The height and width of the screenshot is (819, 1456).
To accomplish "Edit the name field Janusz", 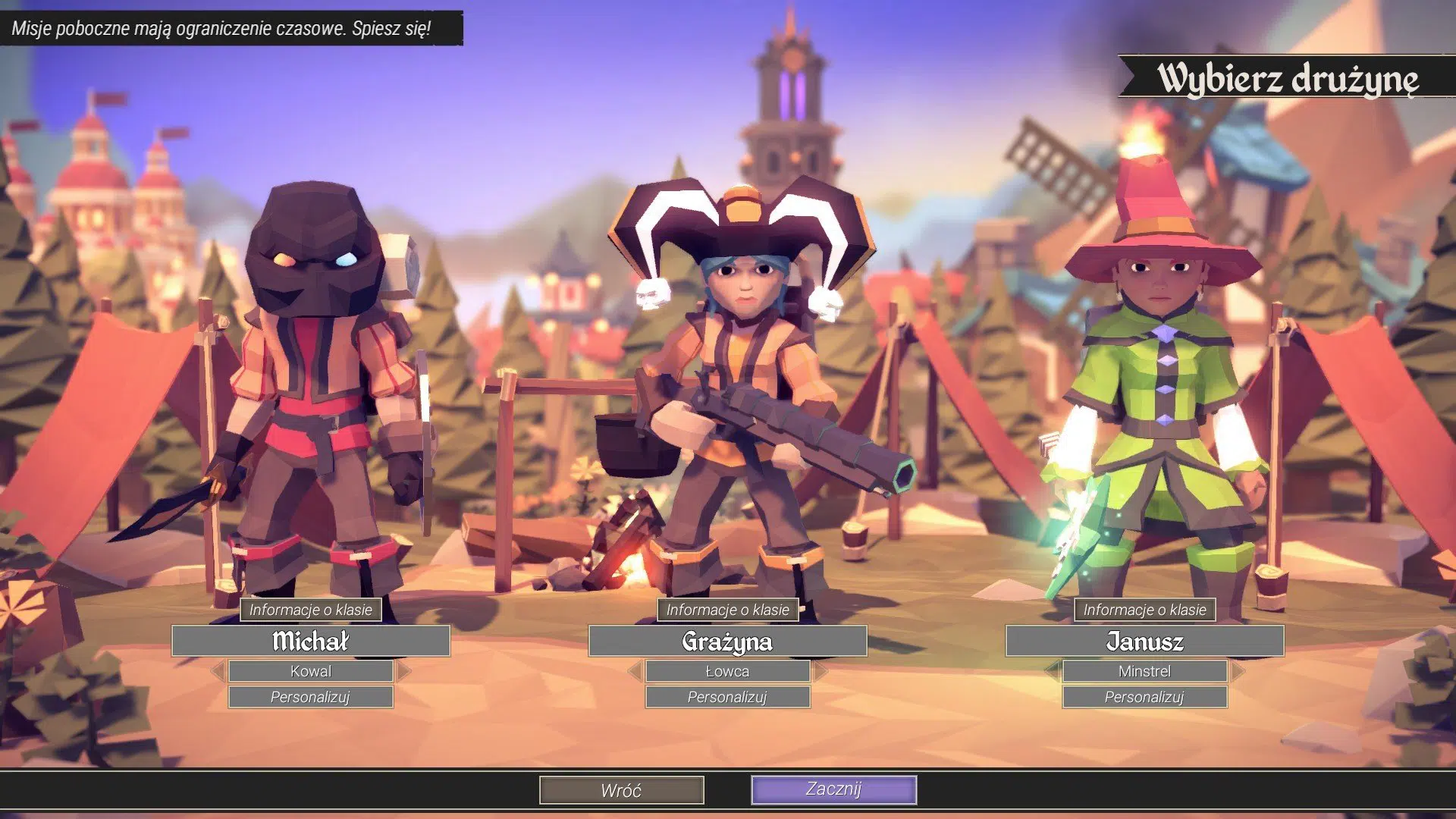I will click(1144, 642).
